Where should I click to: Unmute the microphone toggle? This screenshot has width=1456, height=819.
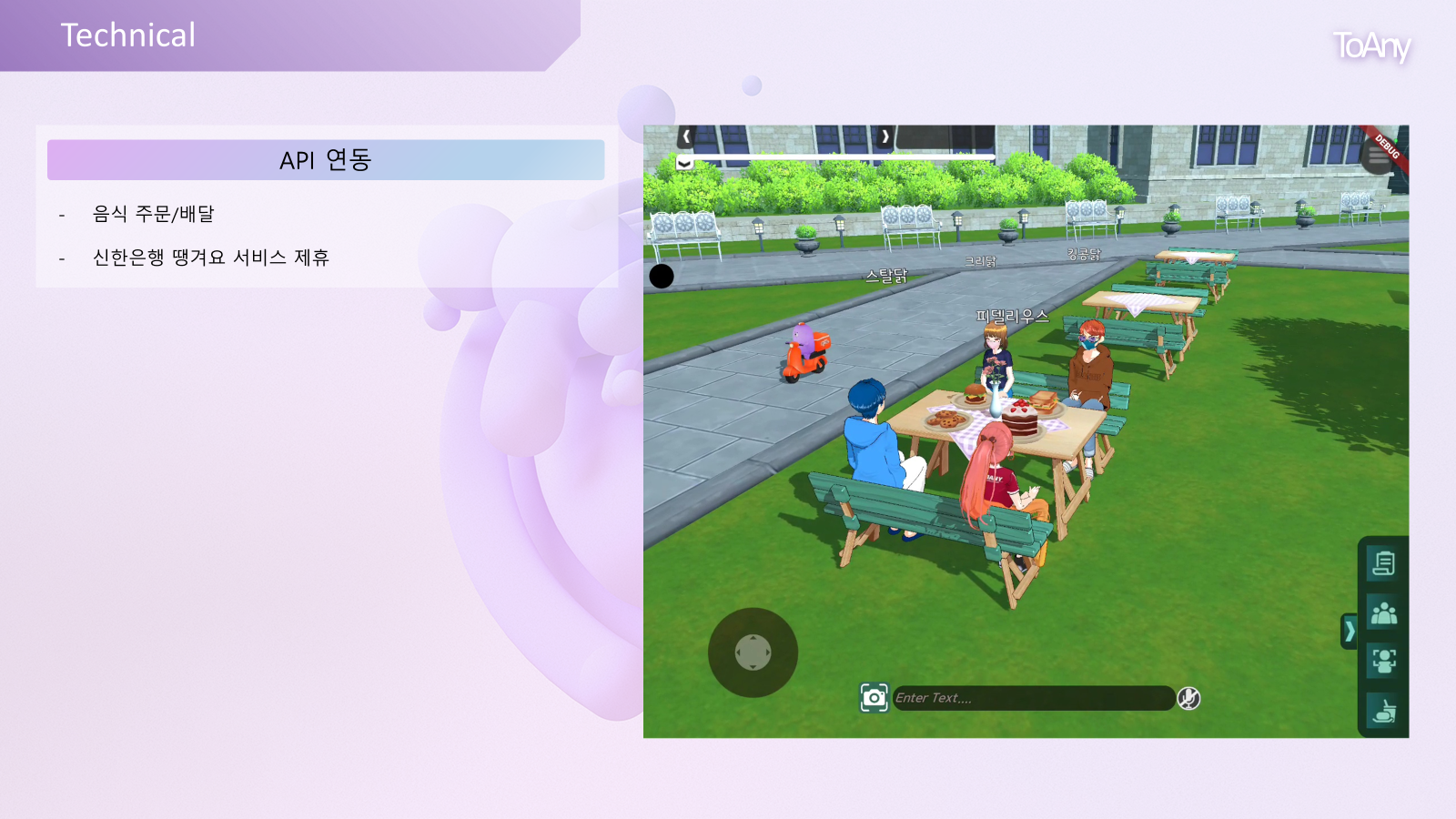click(x=1188, y=699)
